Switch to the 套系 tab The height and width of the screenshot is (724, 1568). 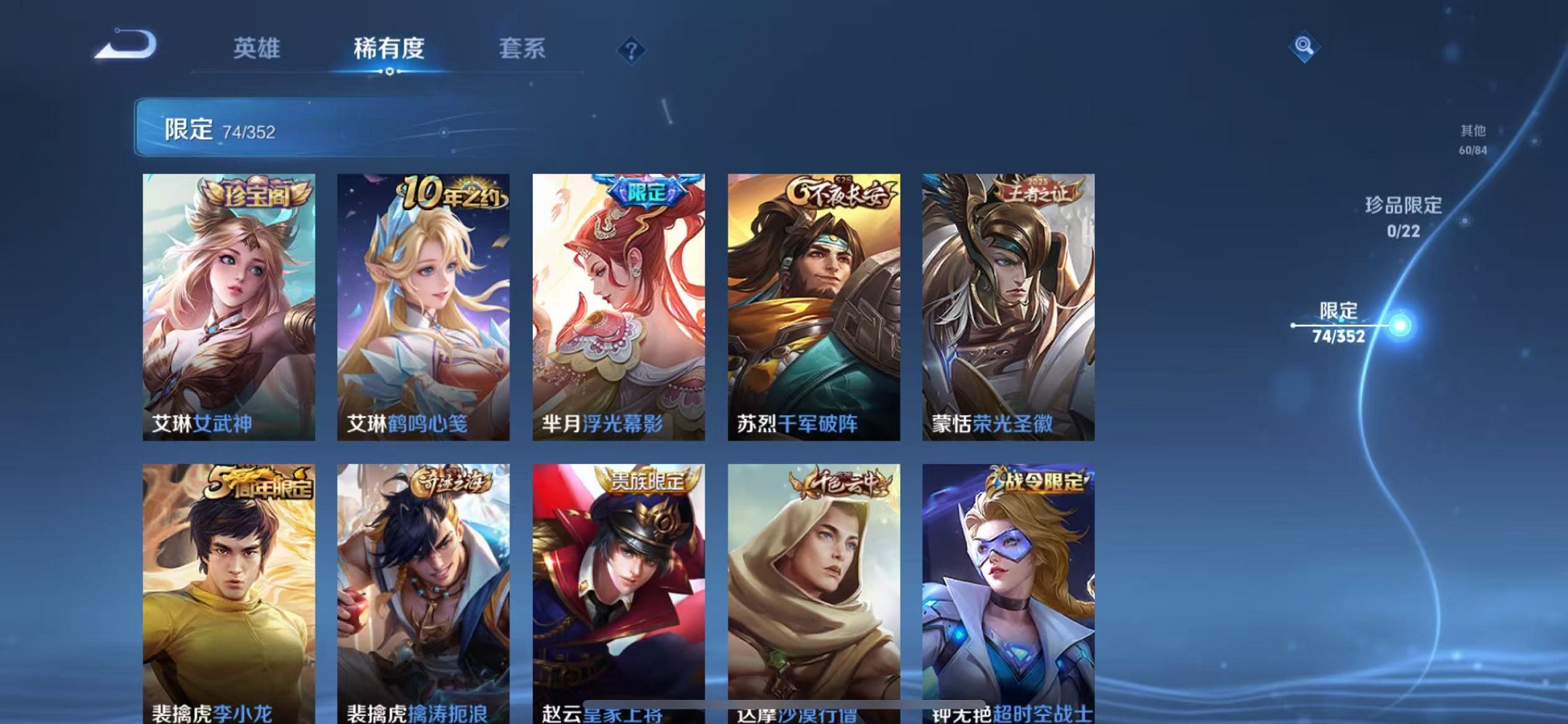pyautogui.click(x=522, y=48)
